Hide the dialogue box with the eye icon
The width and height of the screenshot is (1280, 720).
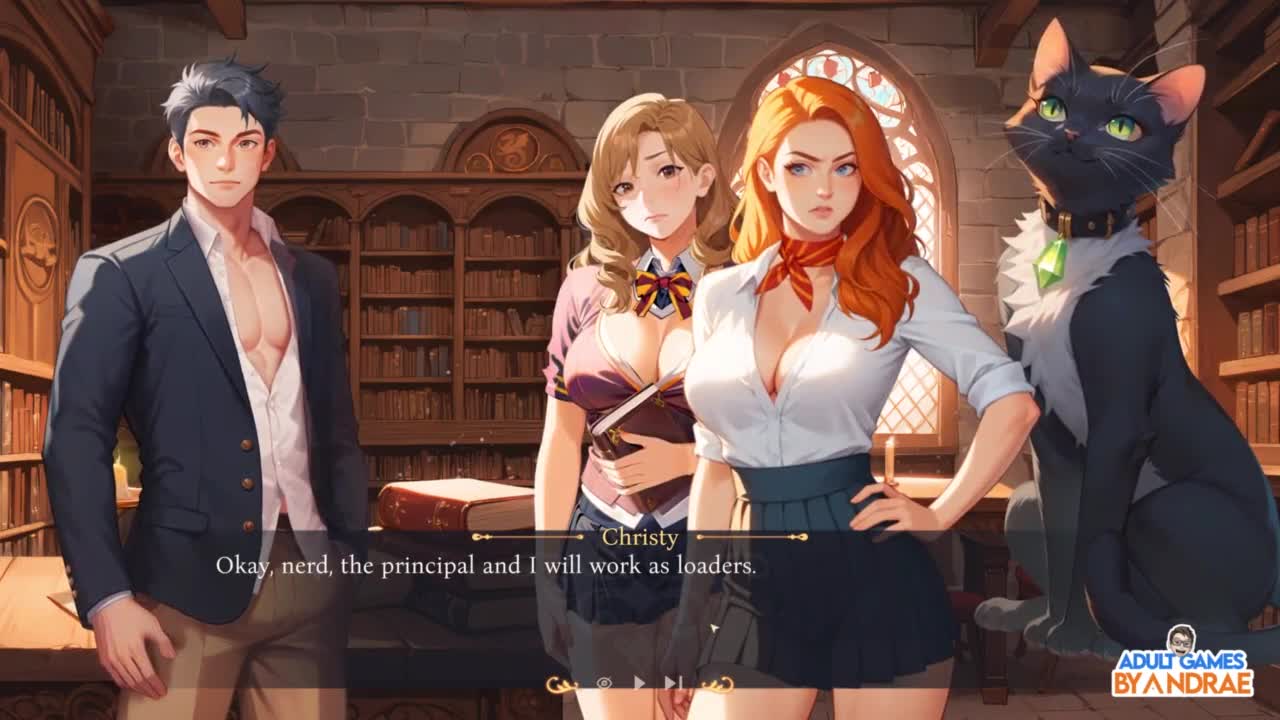coord(604,683)
